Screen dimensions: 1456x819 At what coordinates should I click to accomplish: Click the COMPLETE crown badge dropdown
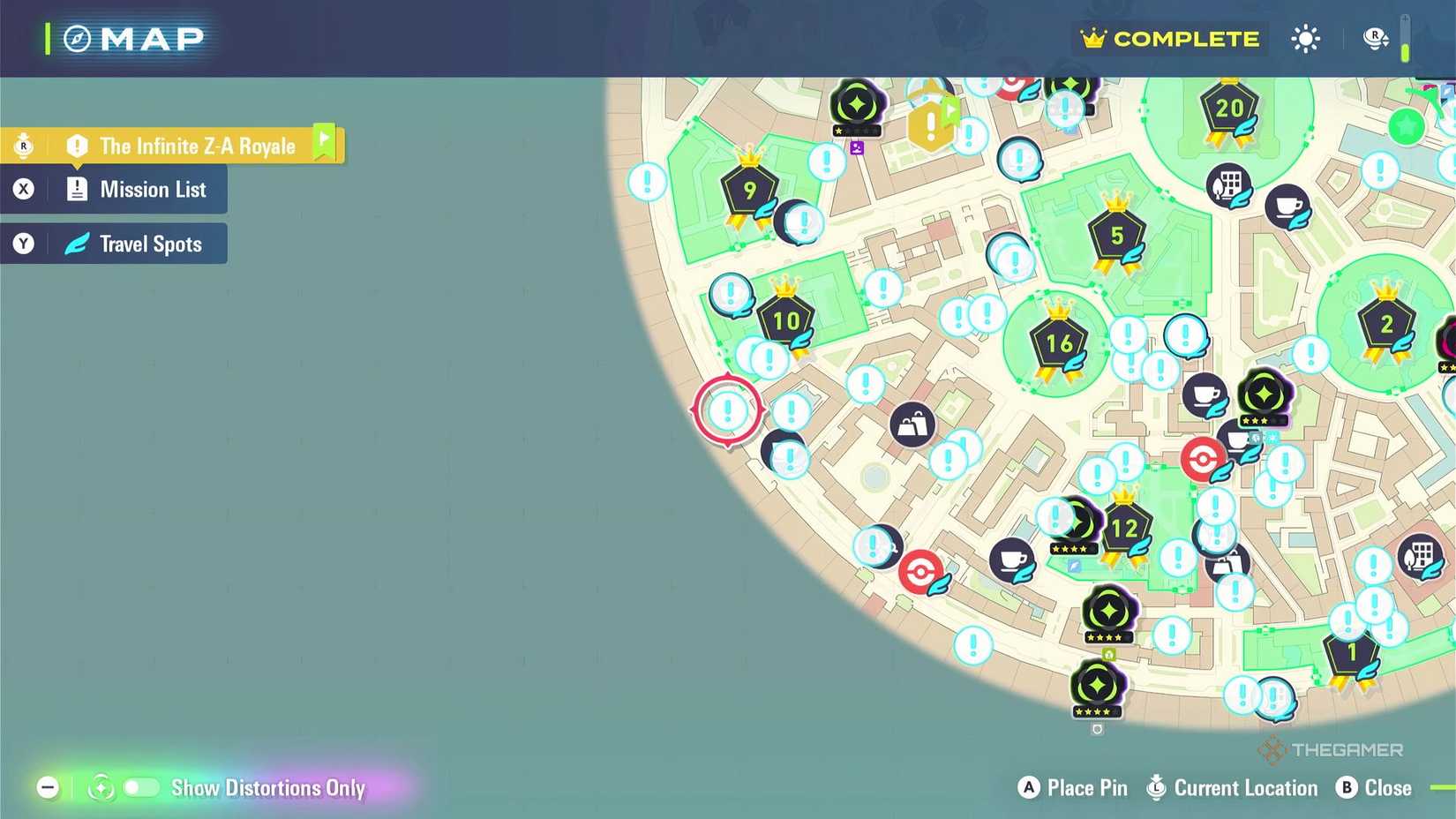[1169, 39]
